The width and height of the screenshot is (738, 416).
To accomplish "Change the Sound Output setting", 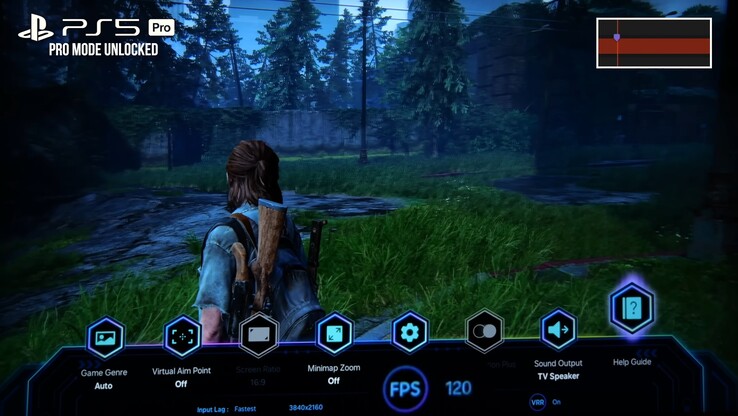I will 558,329.
